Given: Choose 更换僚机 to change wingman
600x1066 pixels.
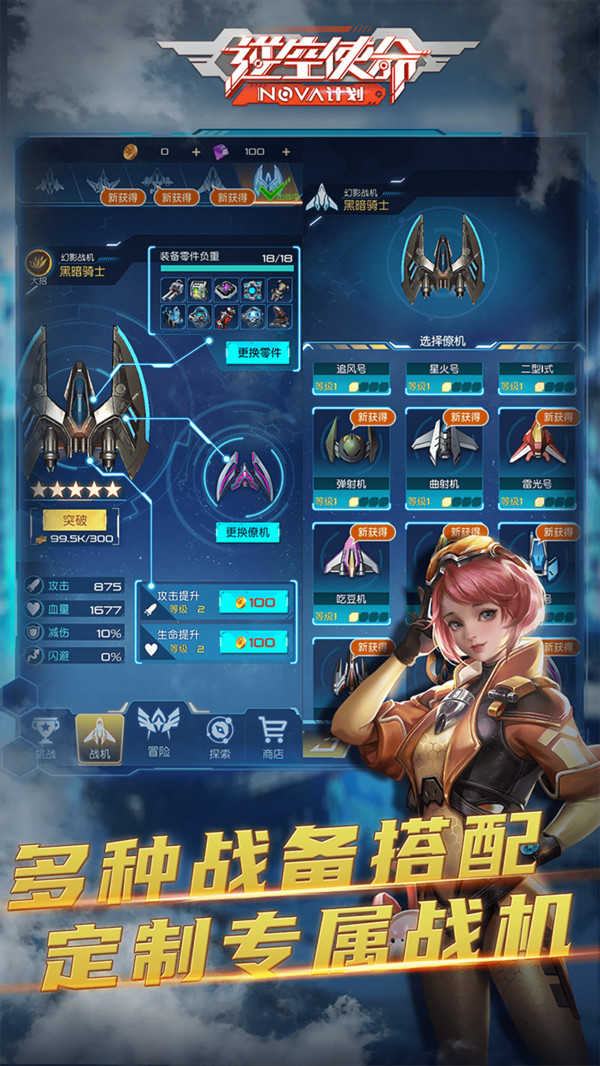Looking at the screenshot, I should [249, 532].
